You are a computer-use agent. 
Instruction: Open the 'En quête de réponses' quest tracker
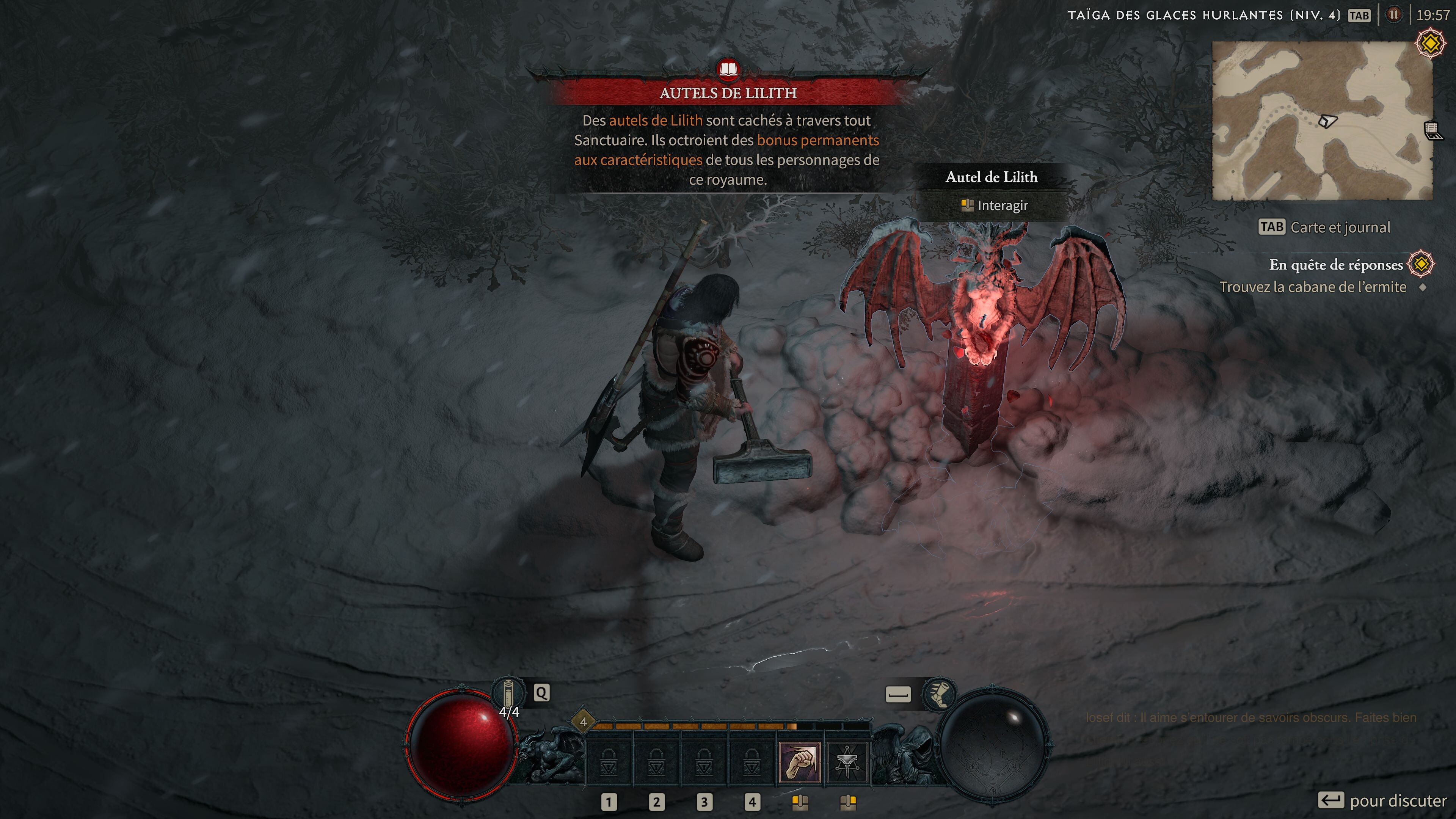pyautogui.click(x=1335, y=265)
